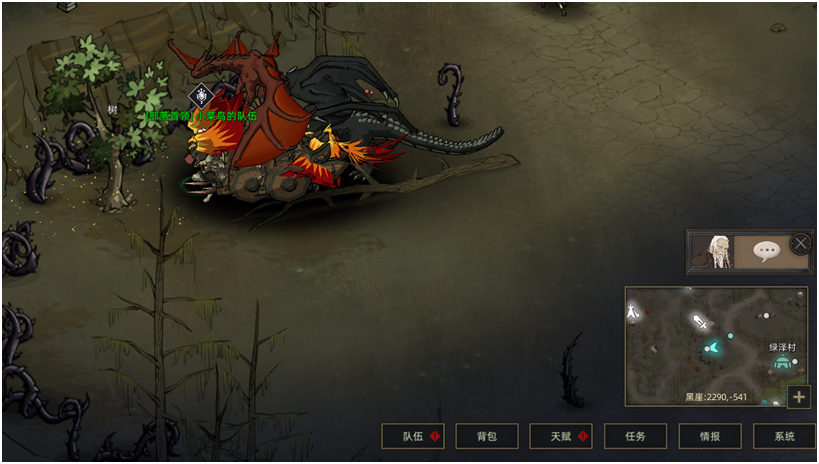This screenshot has height=464, width=819.
Task: Expand the minimap with the plus button
Action: pyautogui.click(x=799, y=397)
